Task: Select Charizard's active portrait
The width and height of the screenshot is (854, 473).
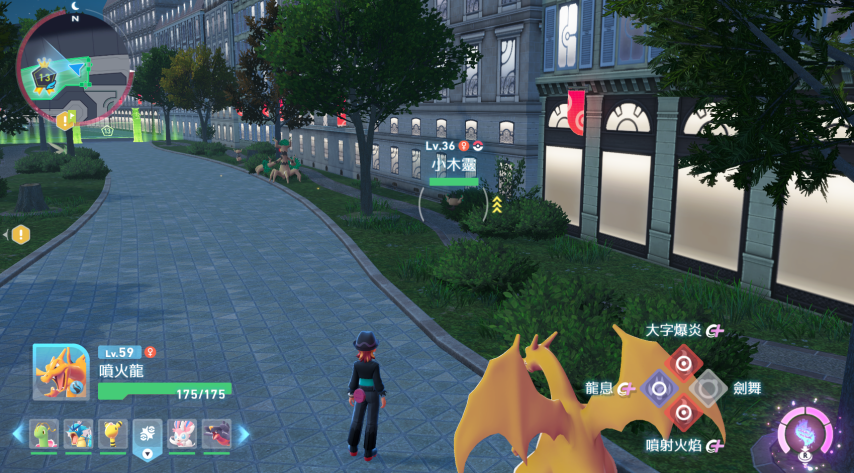Action: click(61, 372)
